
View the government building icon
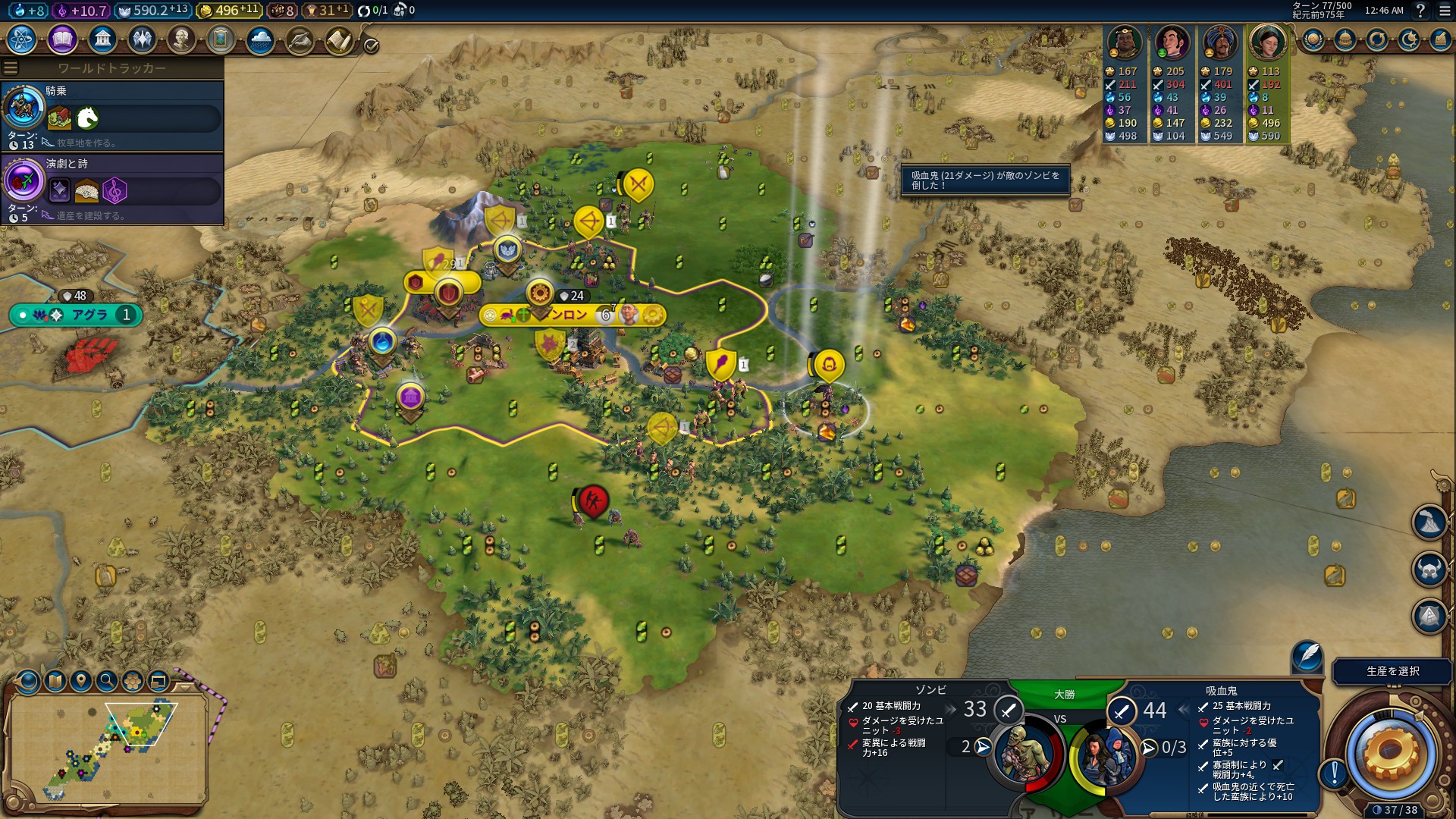click(102, 39)
